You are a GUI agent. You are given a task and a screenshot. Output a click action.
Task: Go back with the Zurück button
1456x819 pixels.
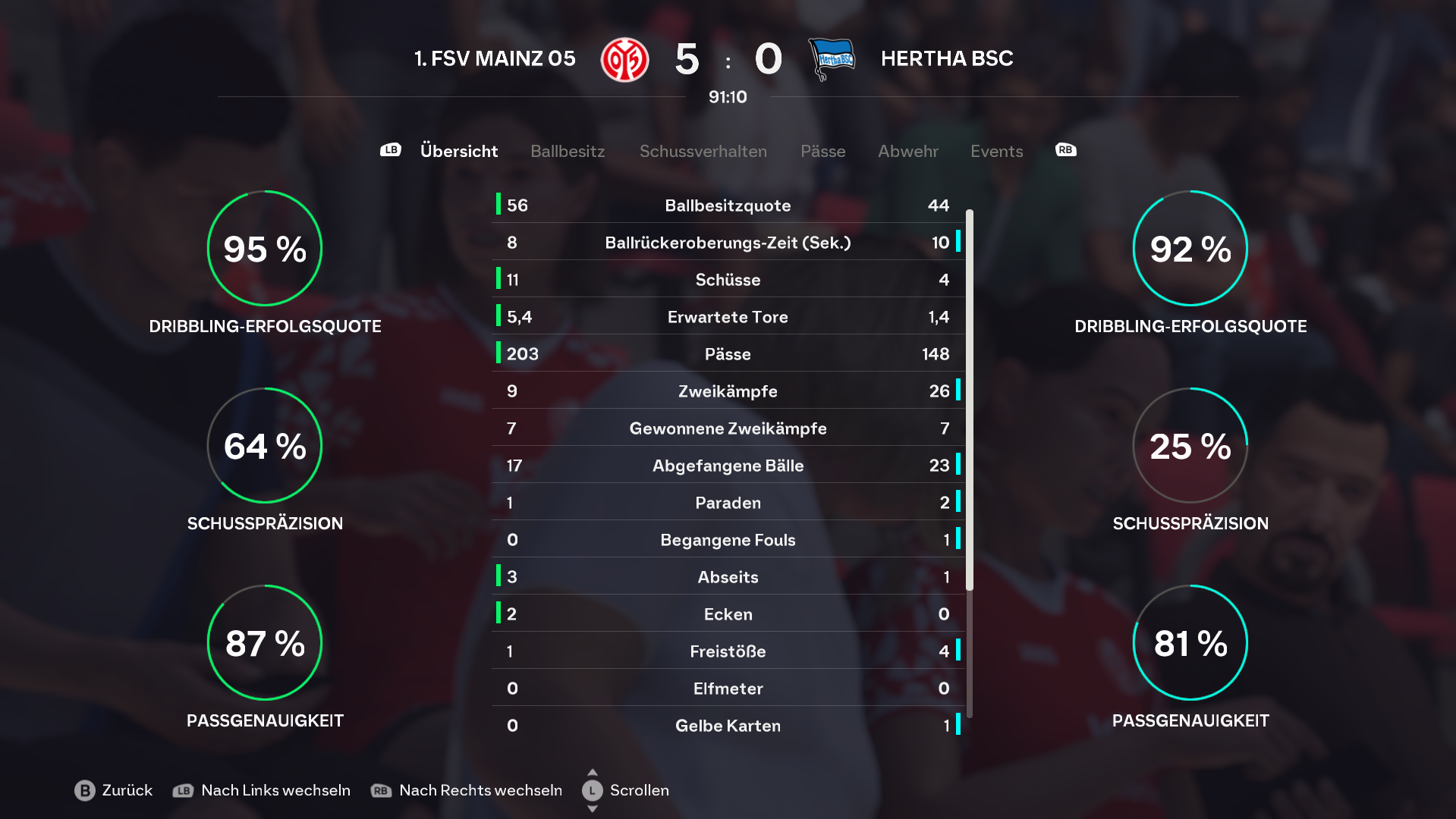pos(114,790)
